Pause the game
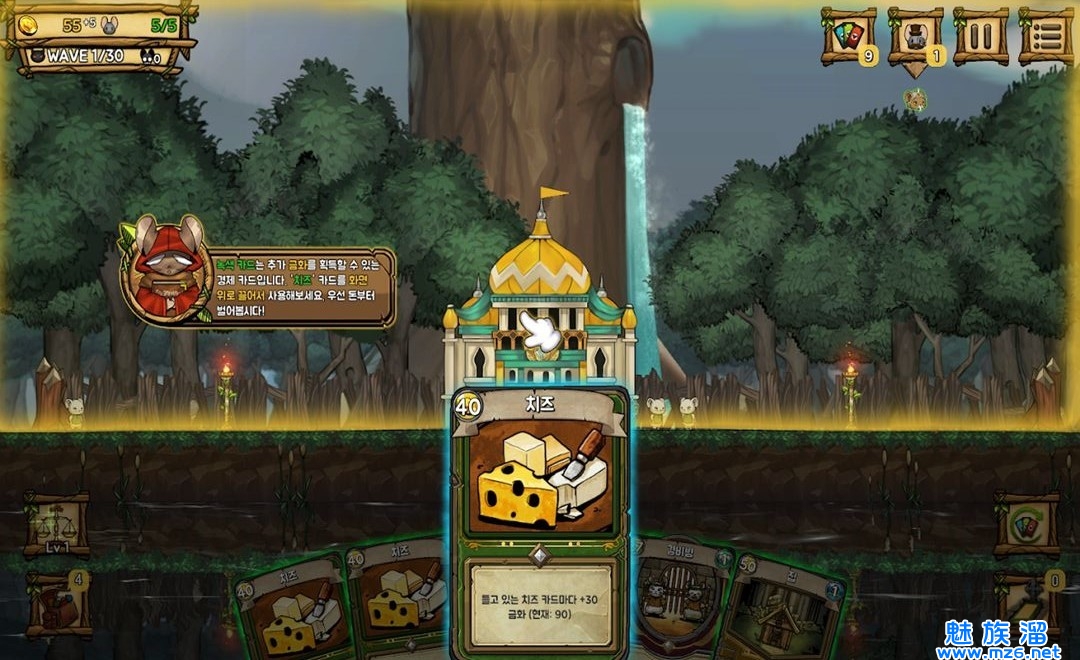The image size is (1080, 660). coord(980,37)
